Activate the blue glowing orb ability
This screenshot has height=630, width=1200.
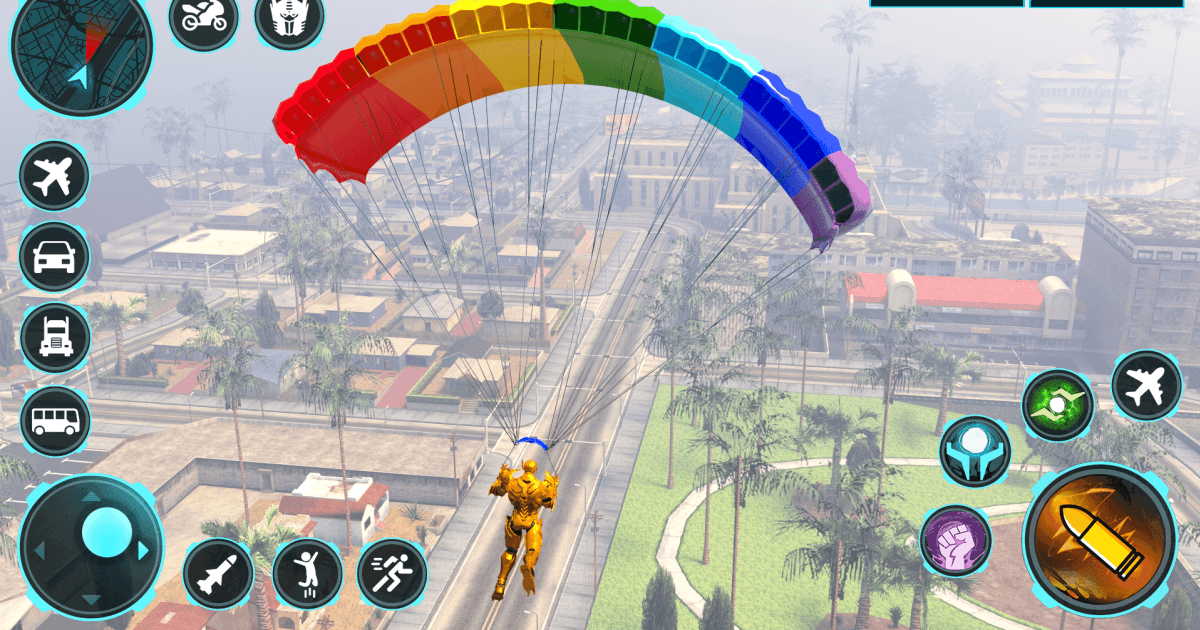pyautogui.click(x=974, y=452)
